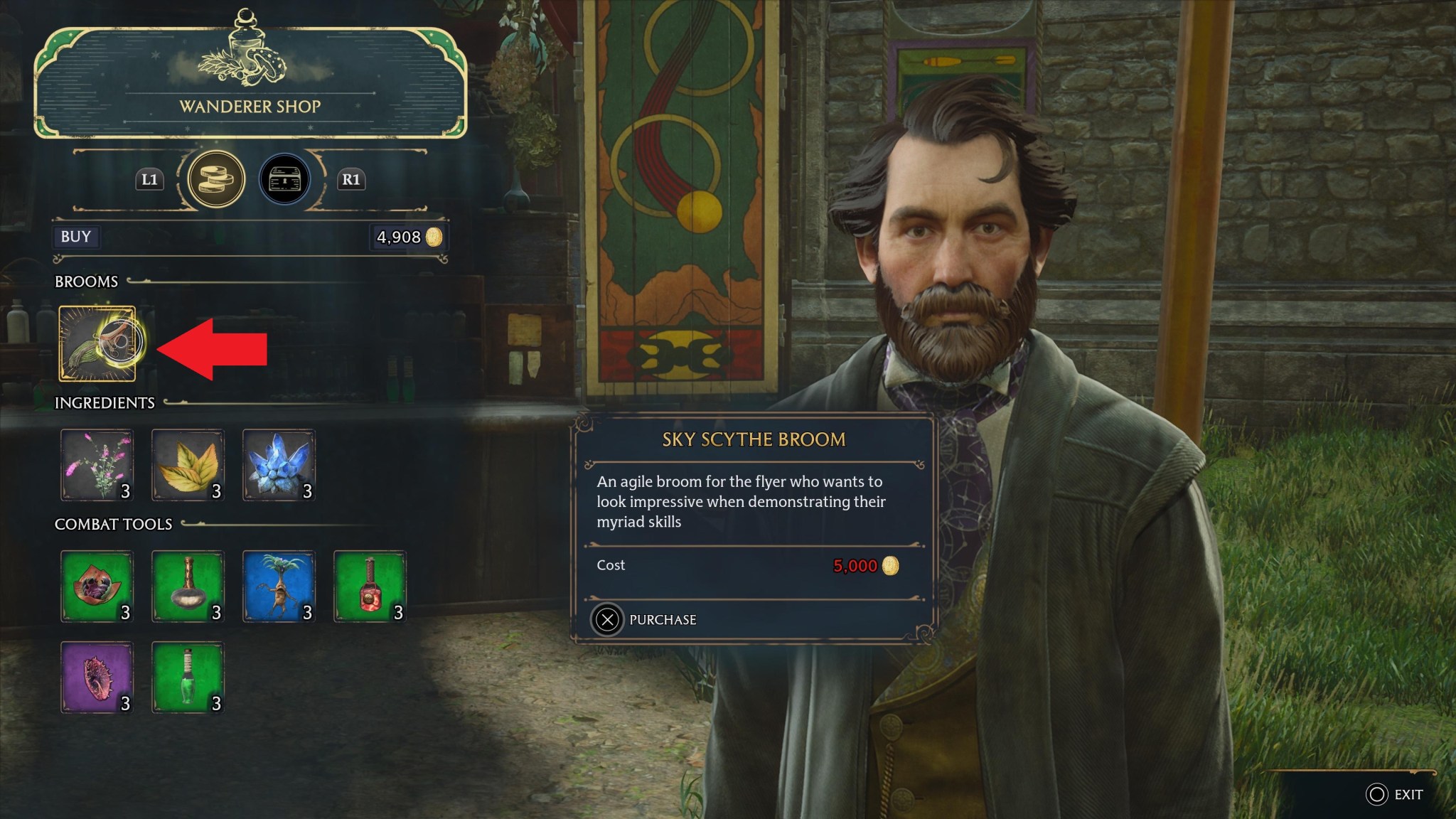Choose the round grey flask potion
The height and width of the screenshot is (819, 1456).
188,587
